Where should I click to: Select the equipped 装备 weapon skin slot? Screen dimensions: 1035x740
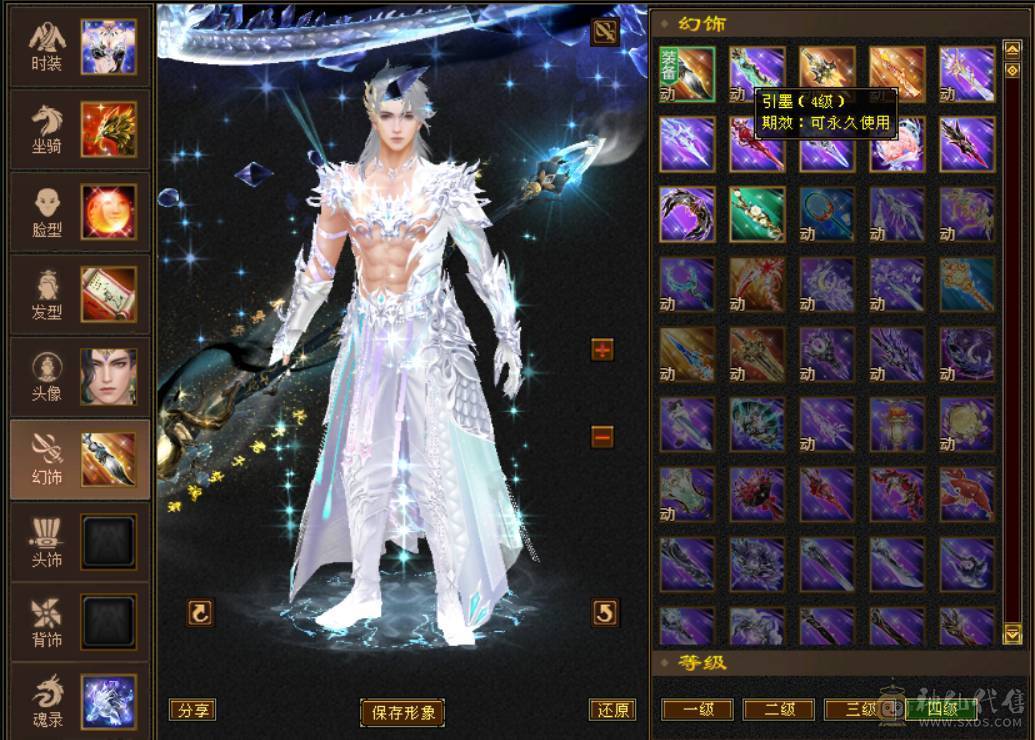coord(687,74)
